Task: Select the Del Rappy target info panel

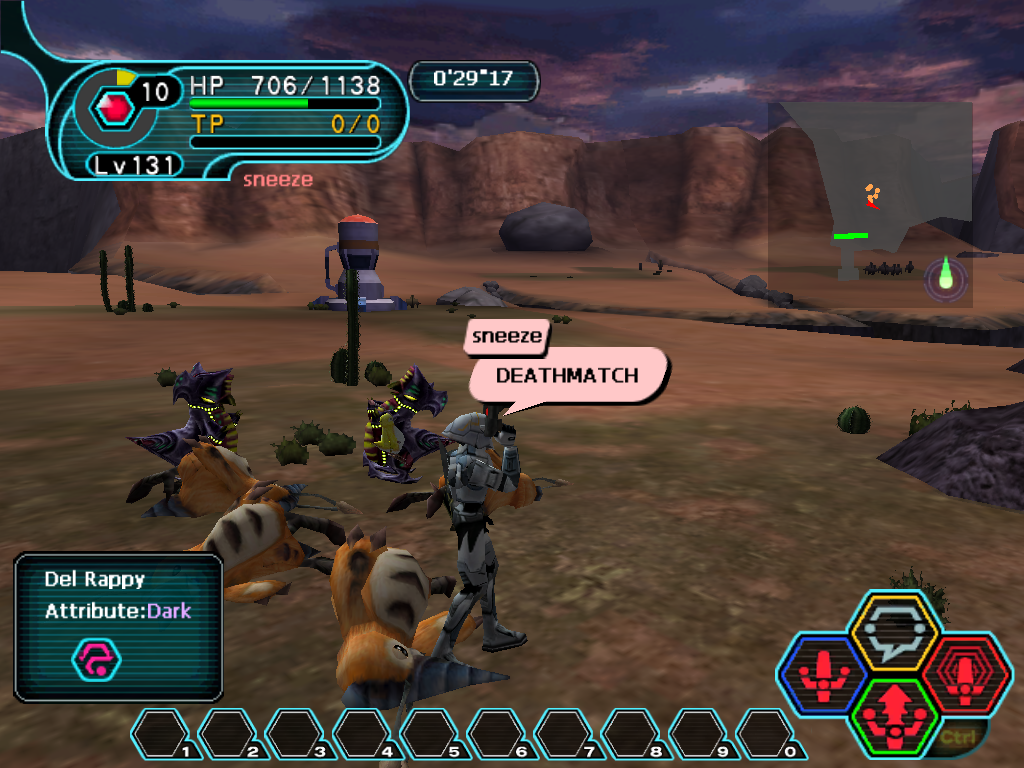Action: [x=118, y=626]
